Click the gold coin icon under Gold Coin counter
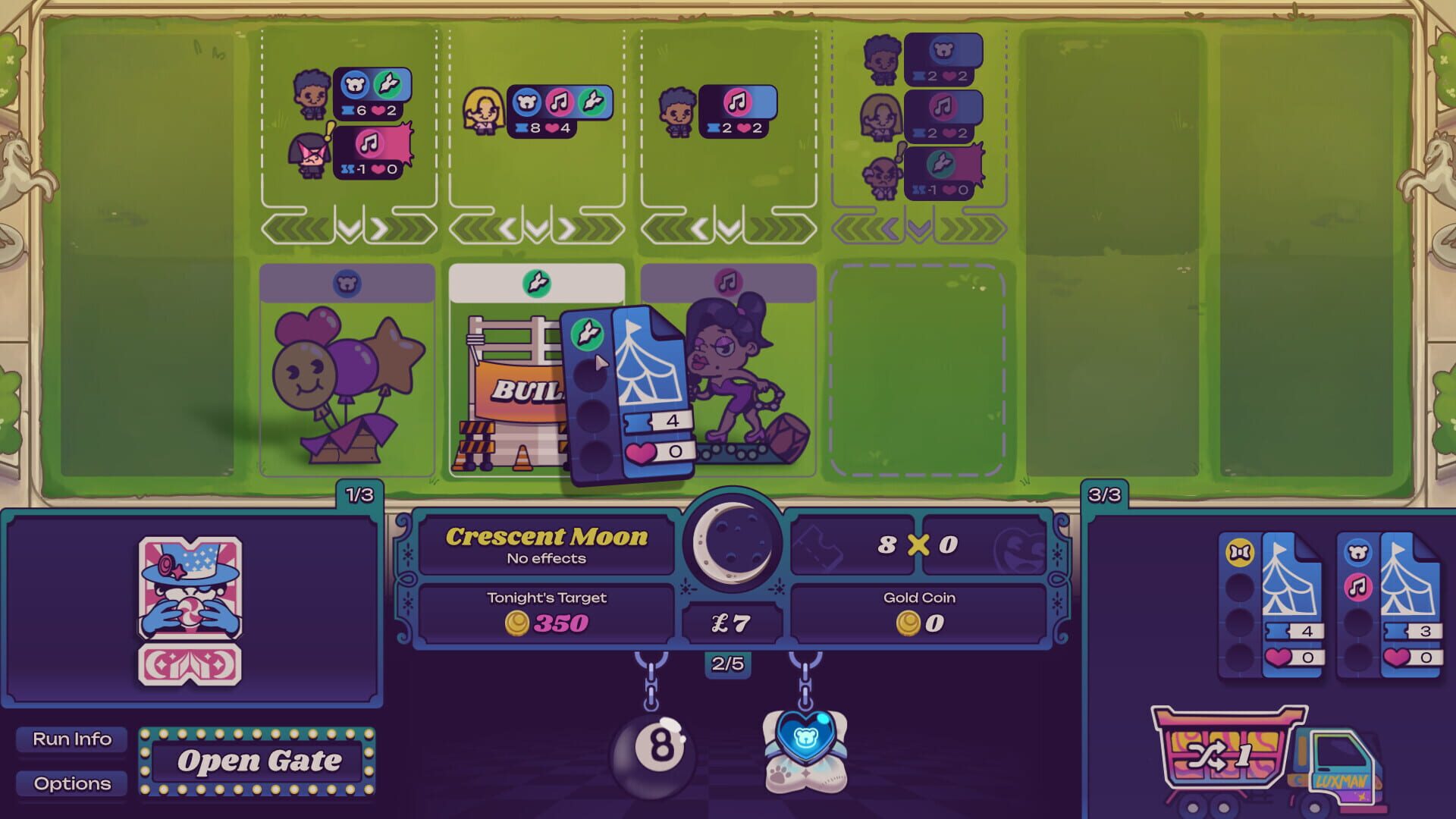Screen dimensions: 1456x819 (x=909, y=623)
